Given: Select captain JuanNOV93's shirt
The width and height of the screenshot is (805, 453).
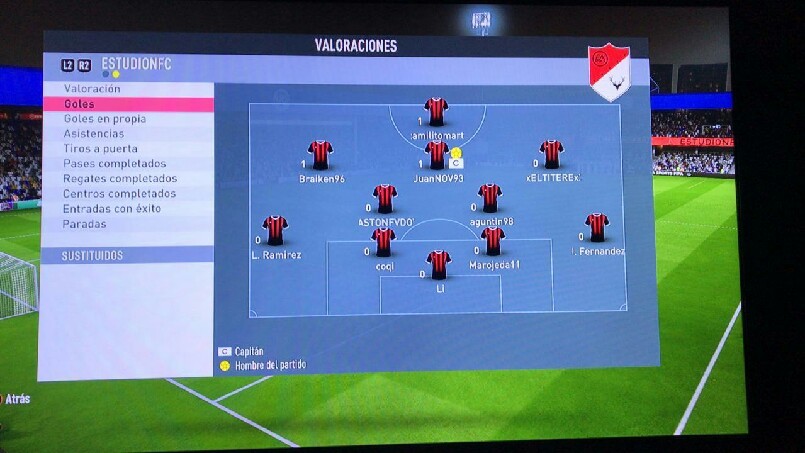Looking at the screenshot, I should coord(437,154).
